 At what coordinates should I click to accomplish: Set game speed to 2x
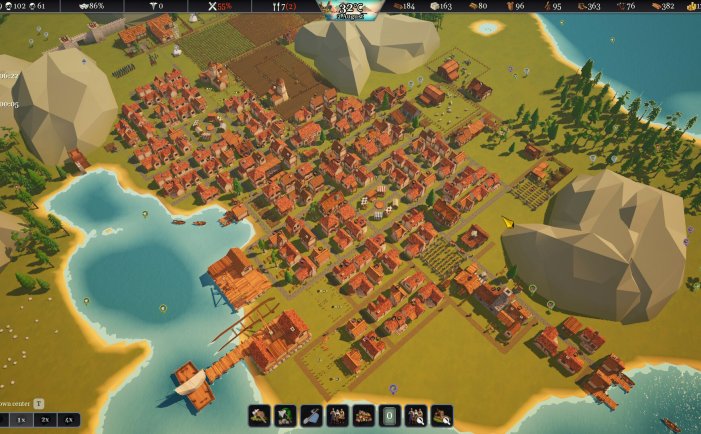44,420
